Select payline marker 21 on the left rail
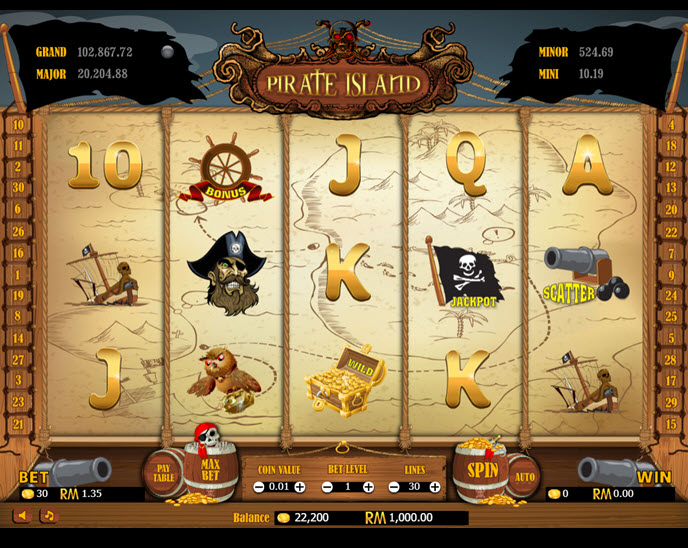 click(x=18, y=424)
